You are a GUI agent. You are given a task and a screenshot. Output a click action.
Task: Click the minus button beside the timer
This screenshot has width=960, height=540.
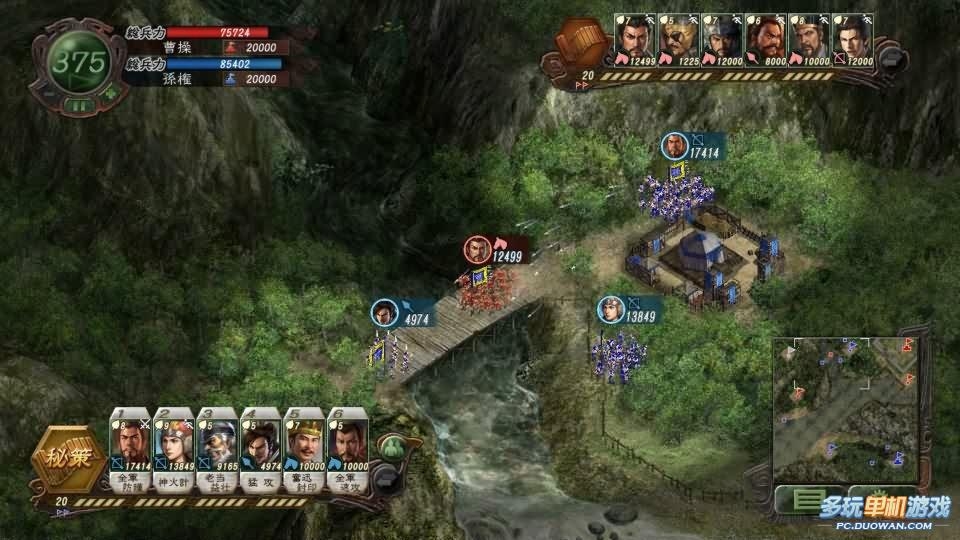point(45,94)
